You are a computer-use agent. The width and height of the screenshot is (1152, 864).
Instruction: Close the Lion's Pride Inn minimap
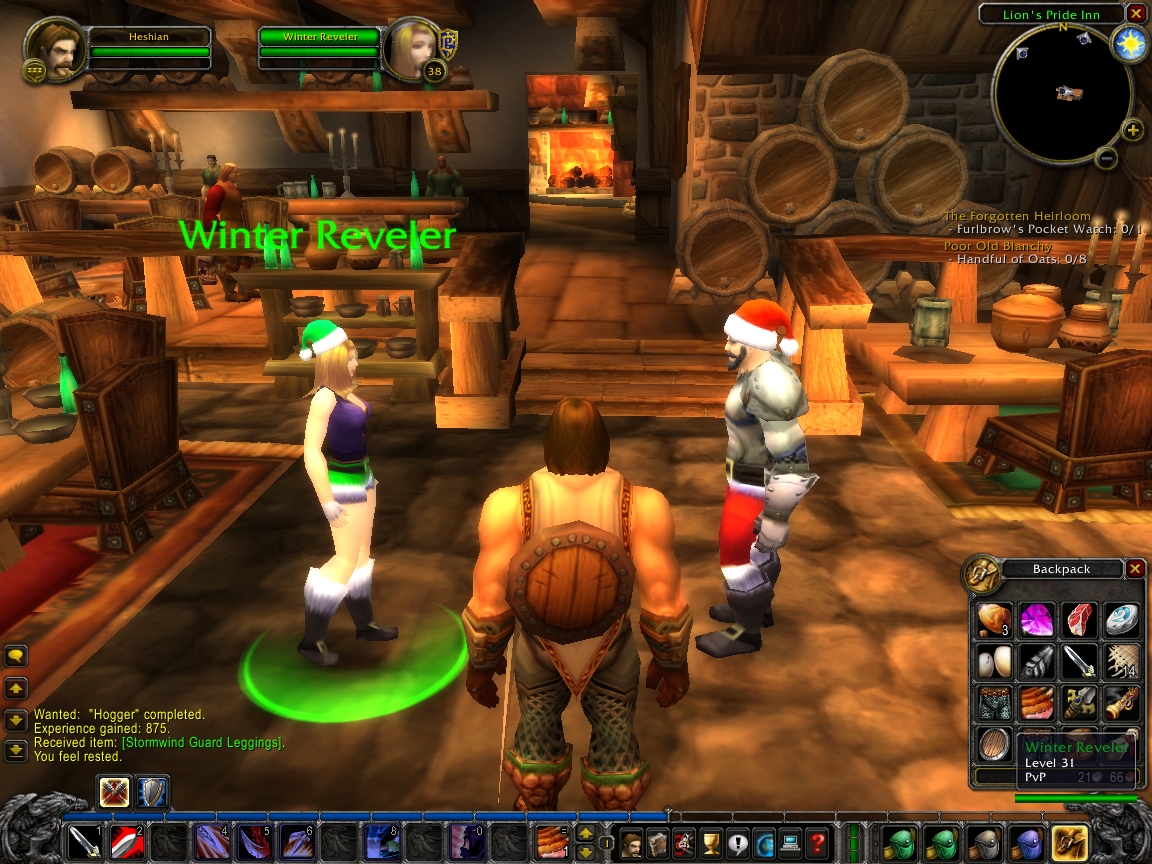coord(1135,14)
